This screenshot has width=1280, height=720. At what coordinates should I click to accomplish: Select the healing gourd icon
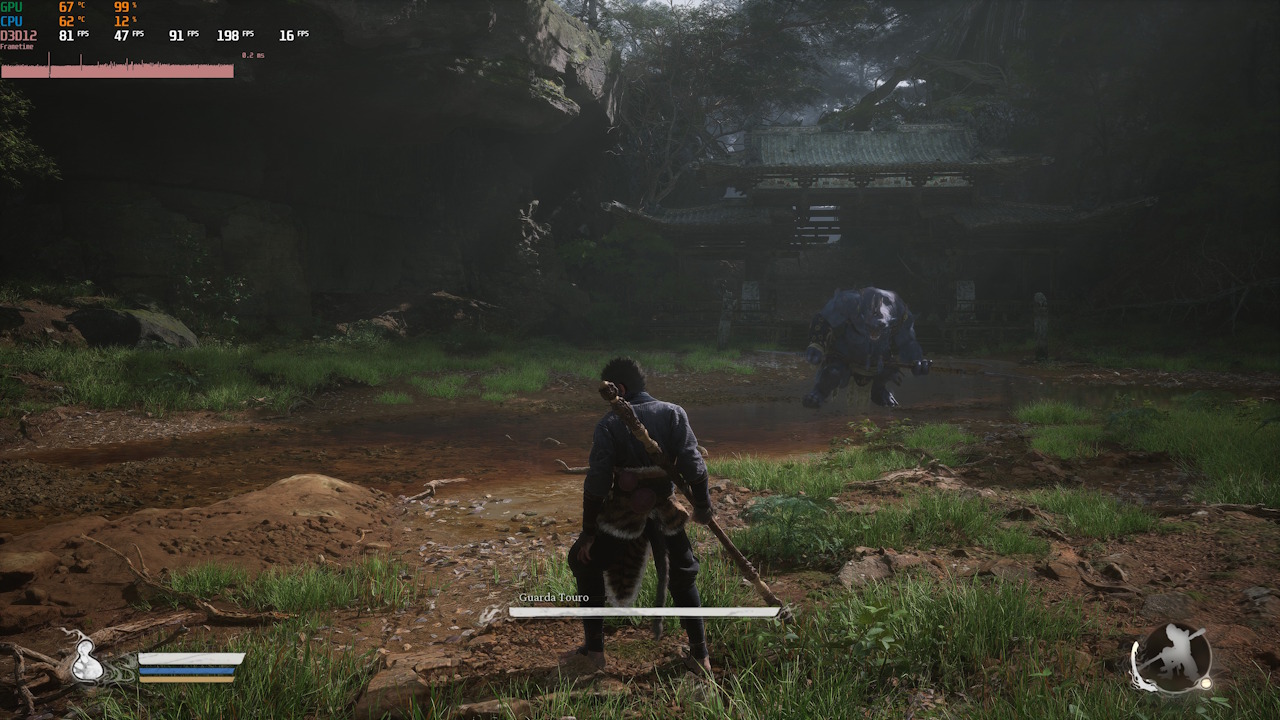[x=87, y=661]
